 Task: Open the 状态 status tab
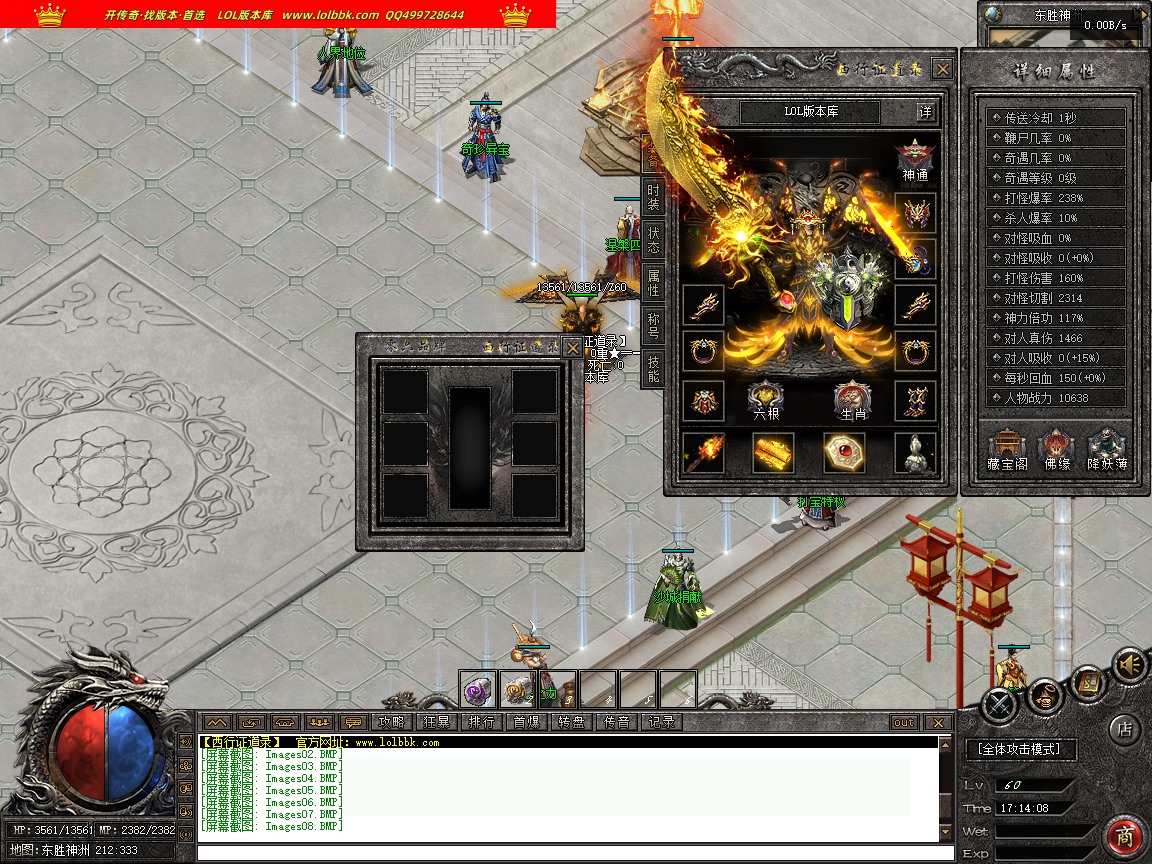653,240
